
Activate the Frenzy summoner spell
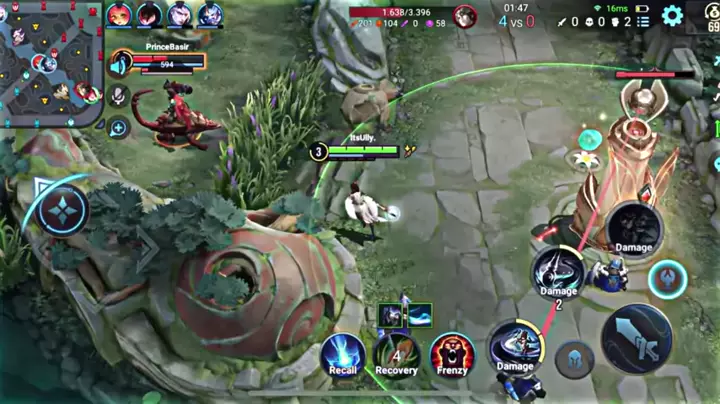[451, 354]
